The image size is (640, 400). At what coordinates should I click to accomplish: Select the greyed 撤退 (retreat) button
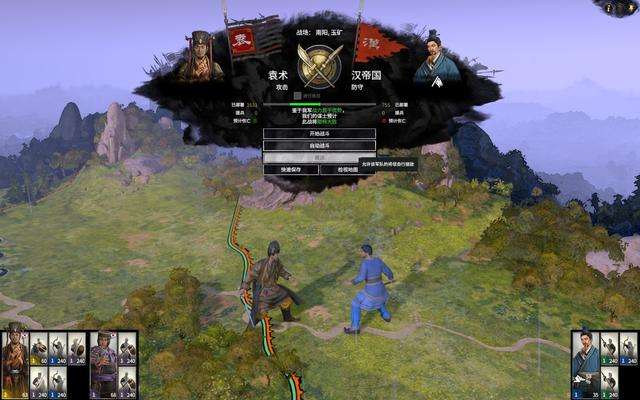tap(319, 158)
